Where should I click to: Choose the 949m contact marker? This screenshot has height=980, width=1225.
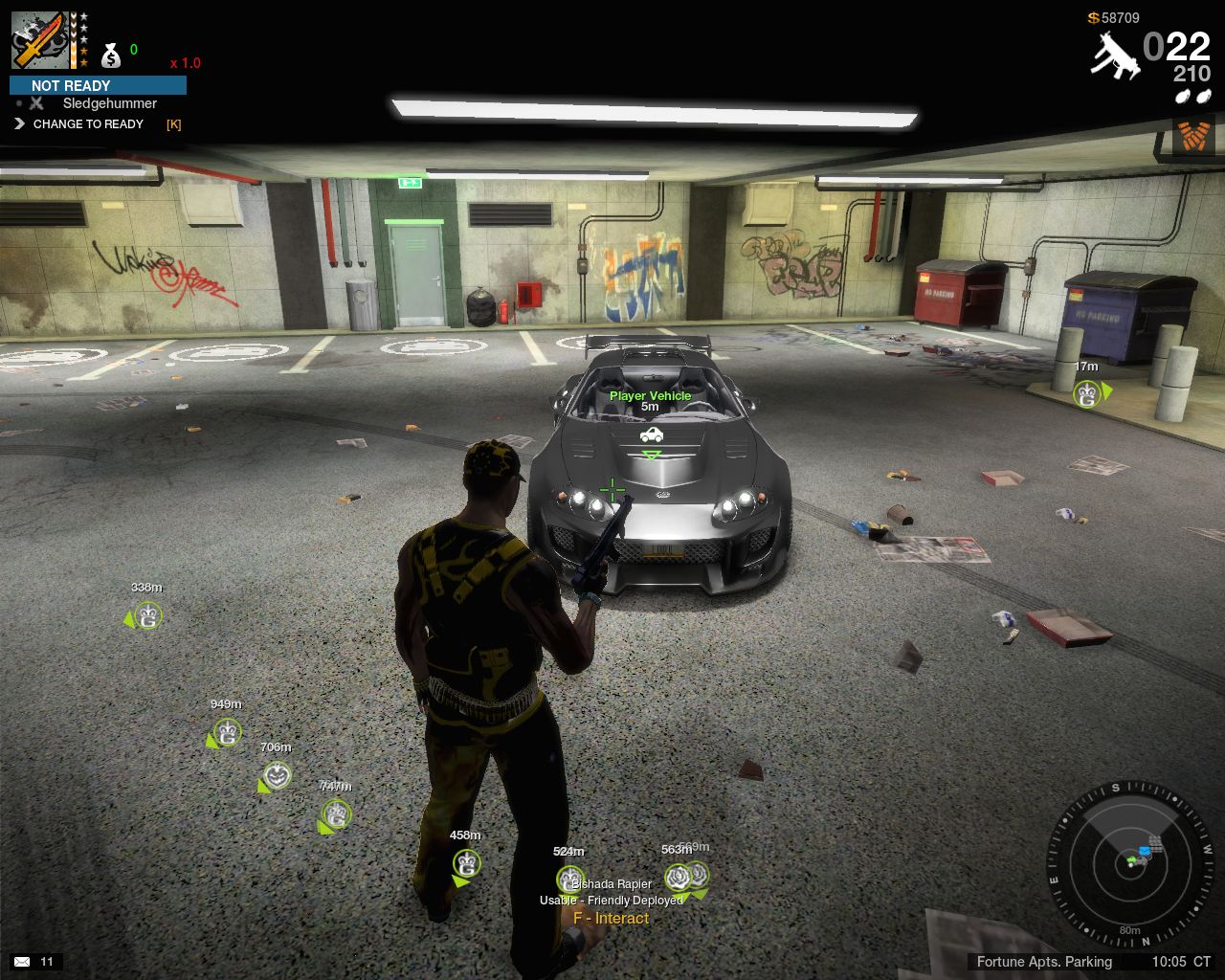click(227, 733)
